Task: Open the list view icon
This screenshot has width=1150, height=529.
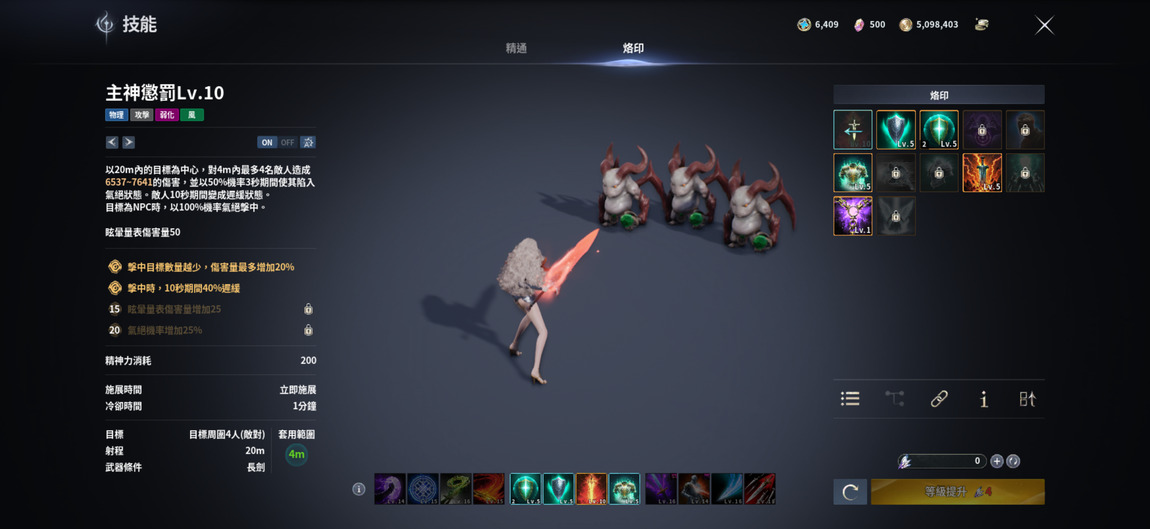Action: coord(850,399)
